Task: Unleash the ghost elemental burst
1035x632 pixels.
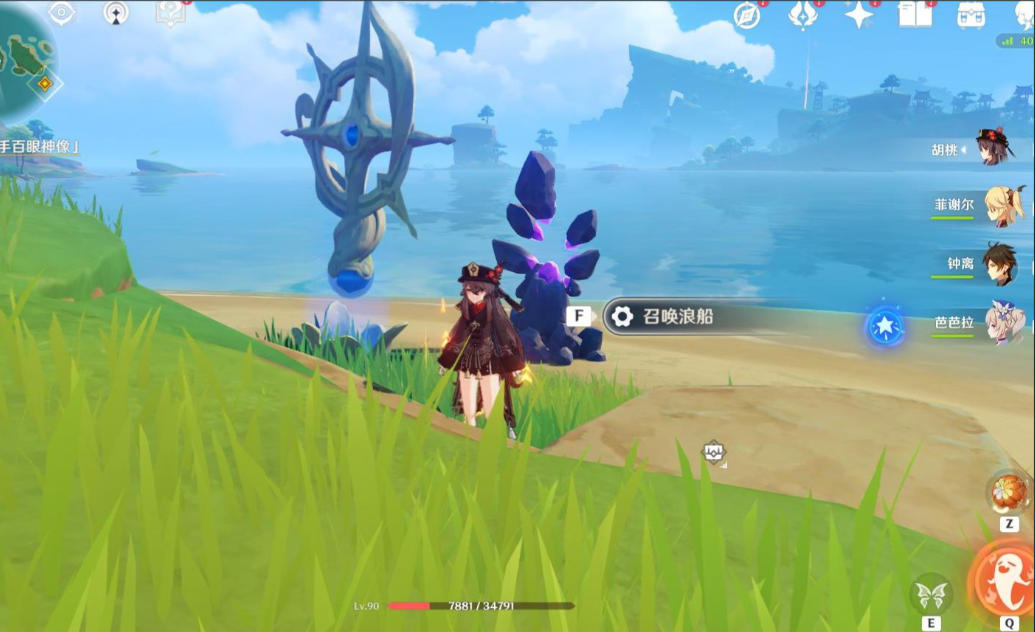Action: (1005, 582)
